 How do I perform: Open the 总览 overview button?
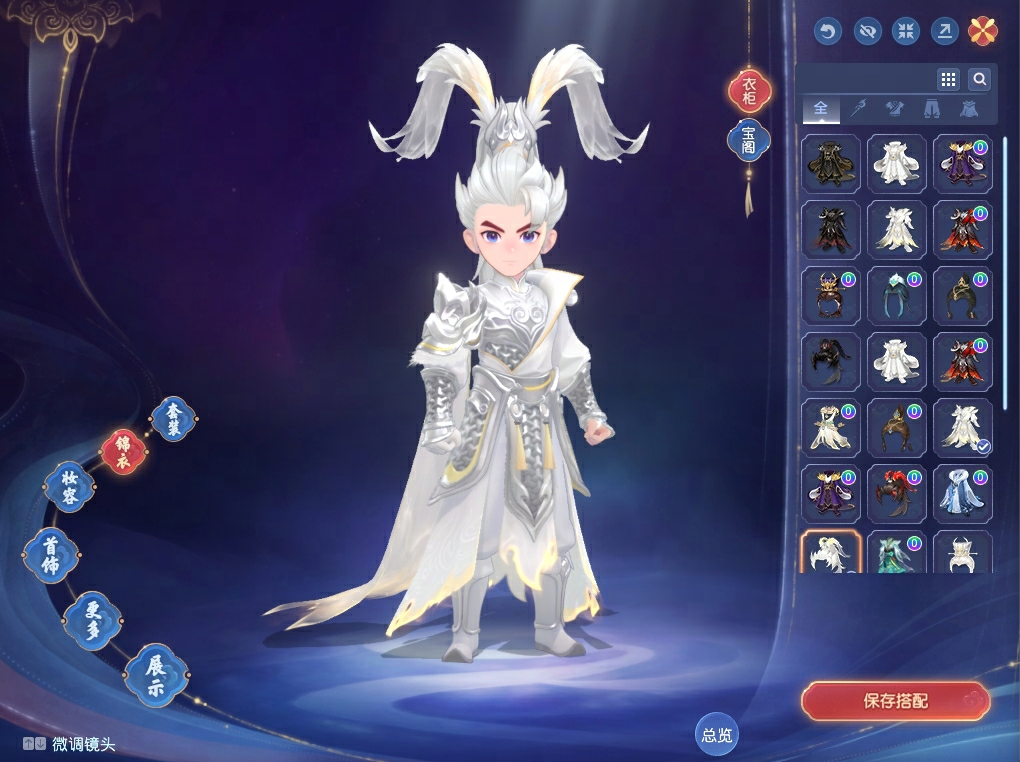717,735
